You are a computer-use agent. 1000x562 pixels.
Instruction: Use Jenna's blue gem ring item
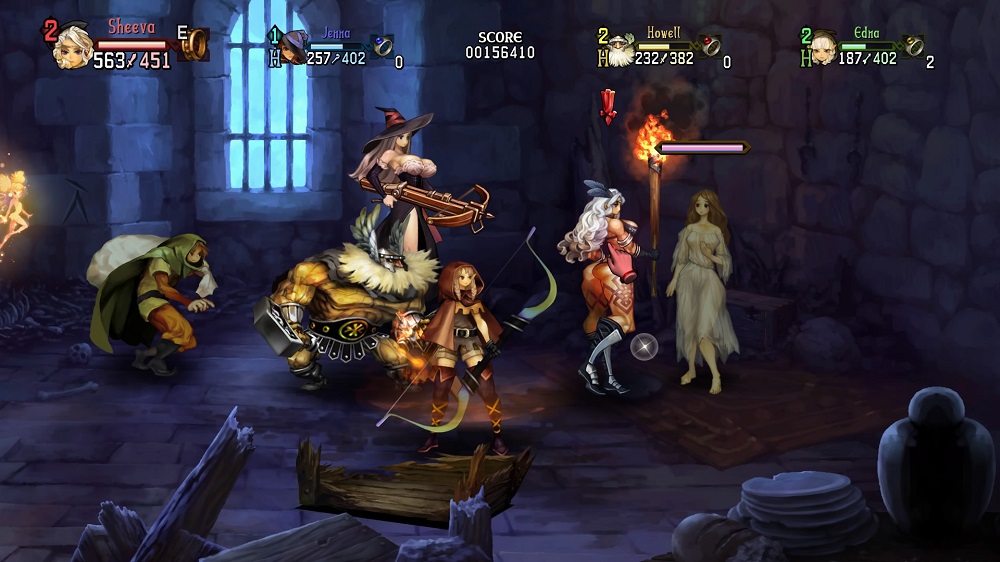coord(382,44)
